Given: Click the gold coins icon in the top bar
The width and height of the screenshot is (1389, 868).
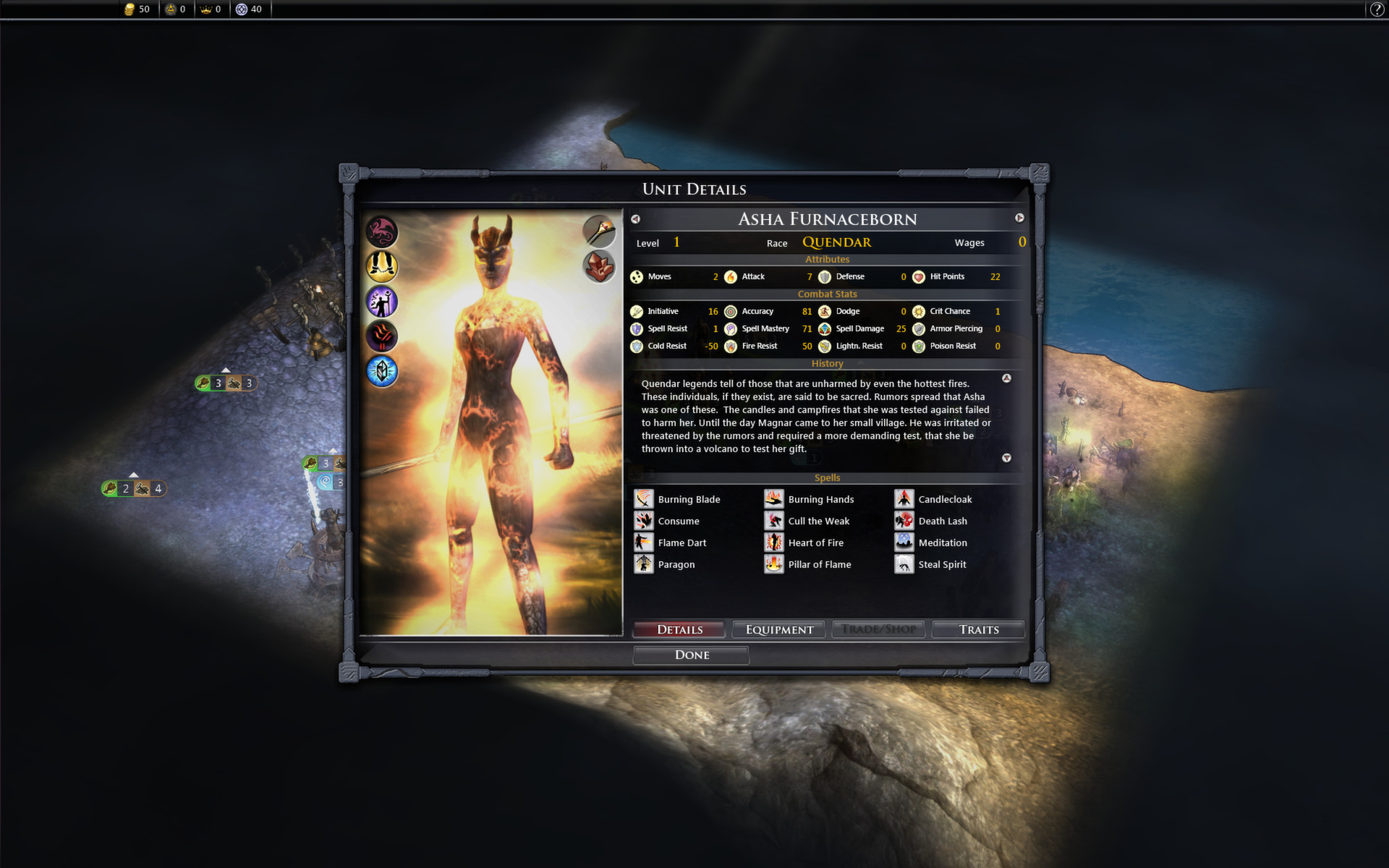Looking at the screenshot, I should point(129,9).
